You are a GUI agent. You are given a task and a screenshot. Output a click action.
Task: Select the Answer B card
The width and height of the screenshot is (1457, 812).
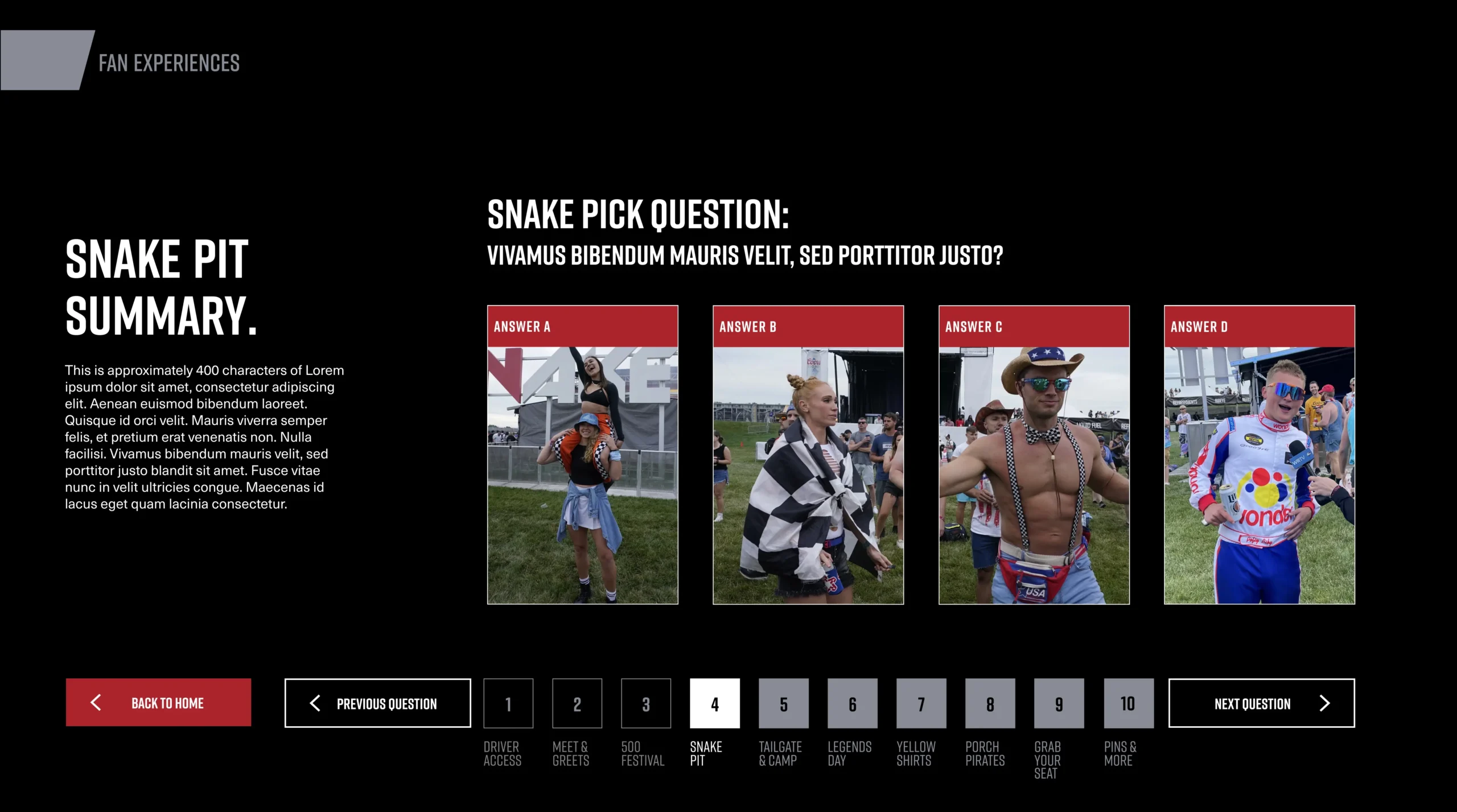pos(808,455)
